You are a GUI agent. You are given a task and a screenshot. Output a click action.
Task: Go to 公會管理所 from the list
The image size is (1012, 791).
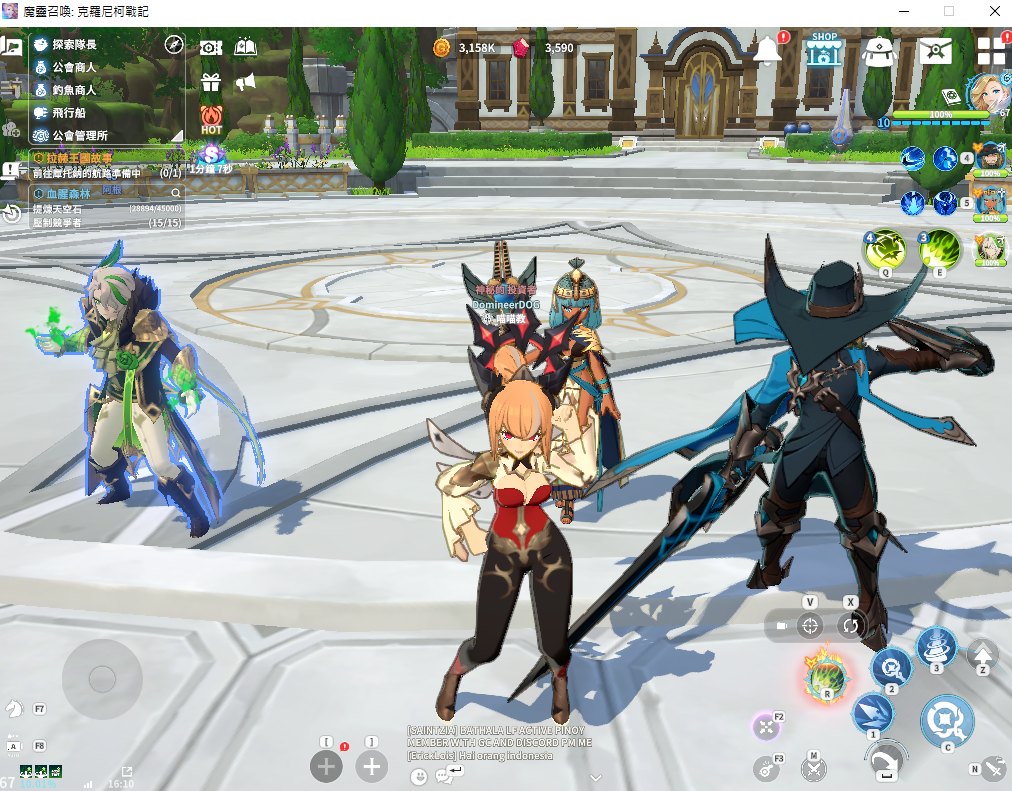tap(80, 135)
